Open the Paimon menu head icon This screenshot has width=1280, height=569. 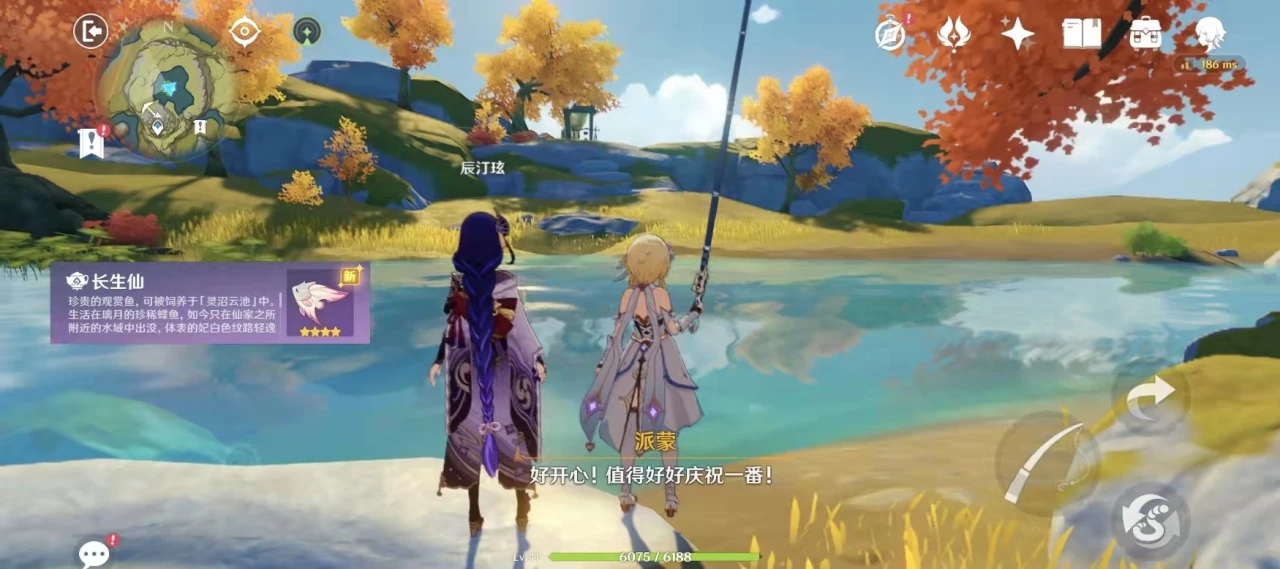pyautogui.click(x=1210, y=34)
